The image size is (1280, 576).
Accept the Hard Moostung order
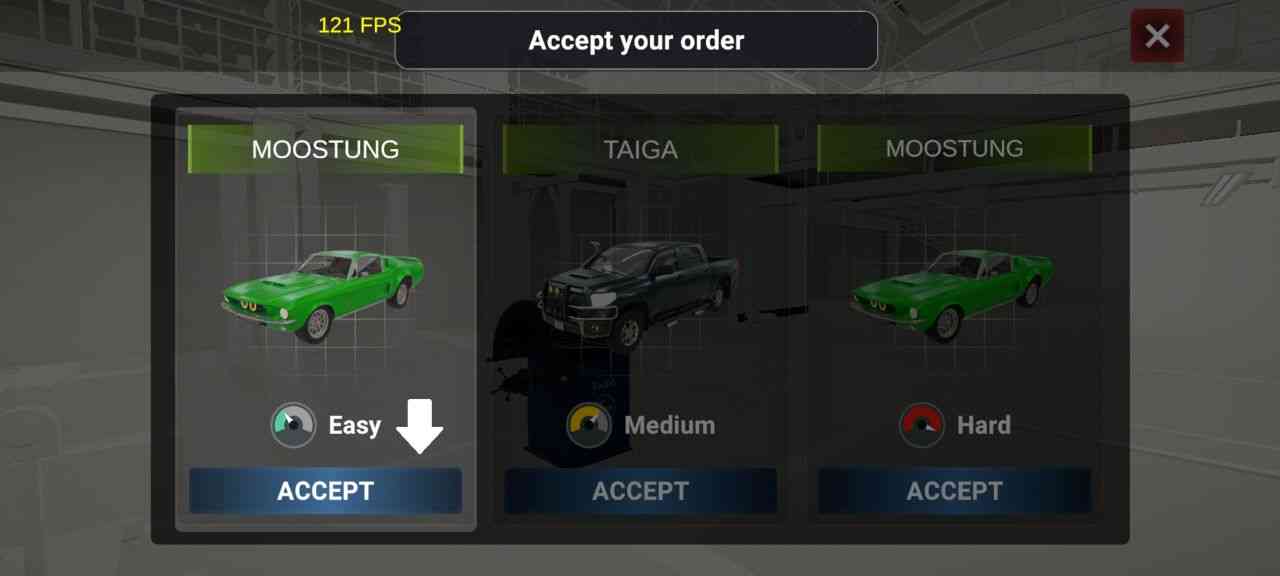(954, 491)
